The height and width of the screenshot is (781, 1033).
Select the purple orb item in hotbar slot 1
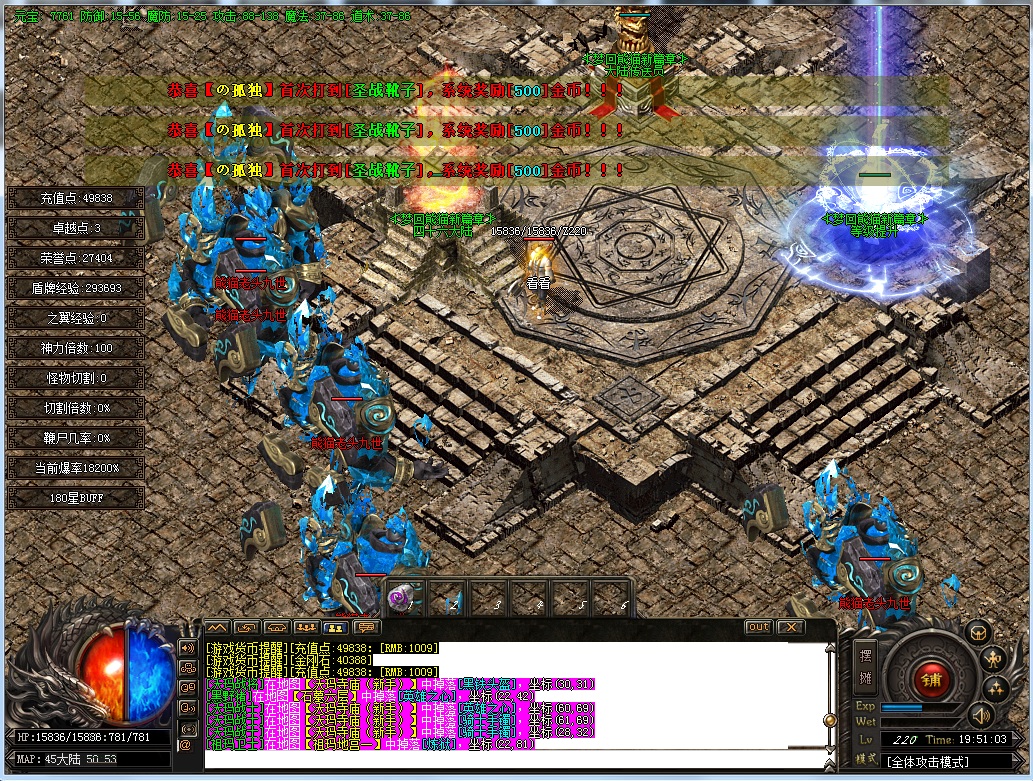[403, 597]
